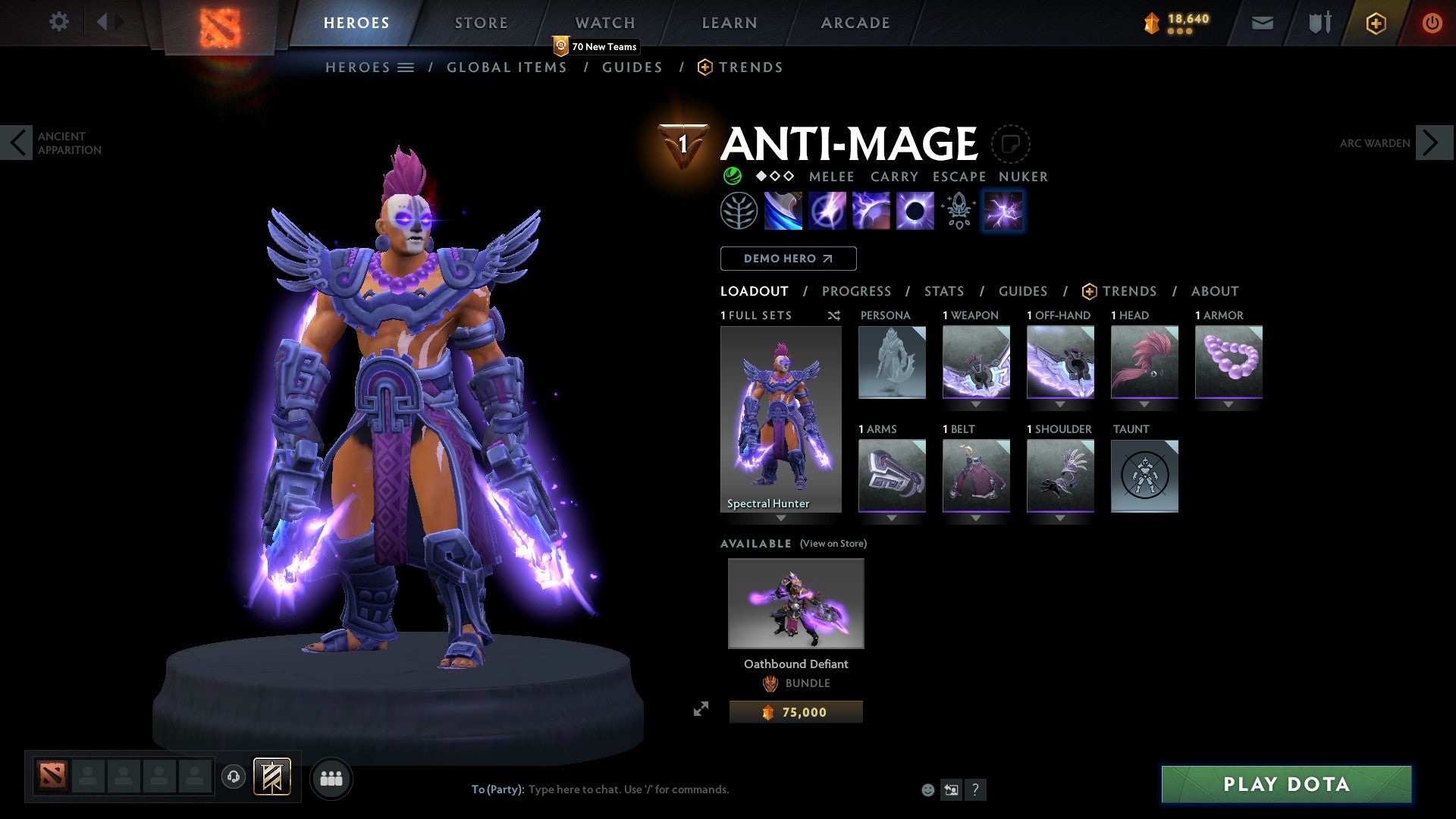This screenshot has height=819, width=1456.
Task: Open the armory shield icon near mailbox
Action: [1318, 23]
